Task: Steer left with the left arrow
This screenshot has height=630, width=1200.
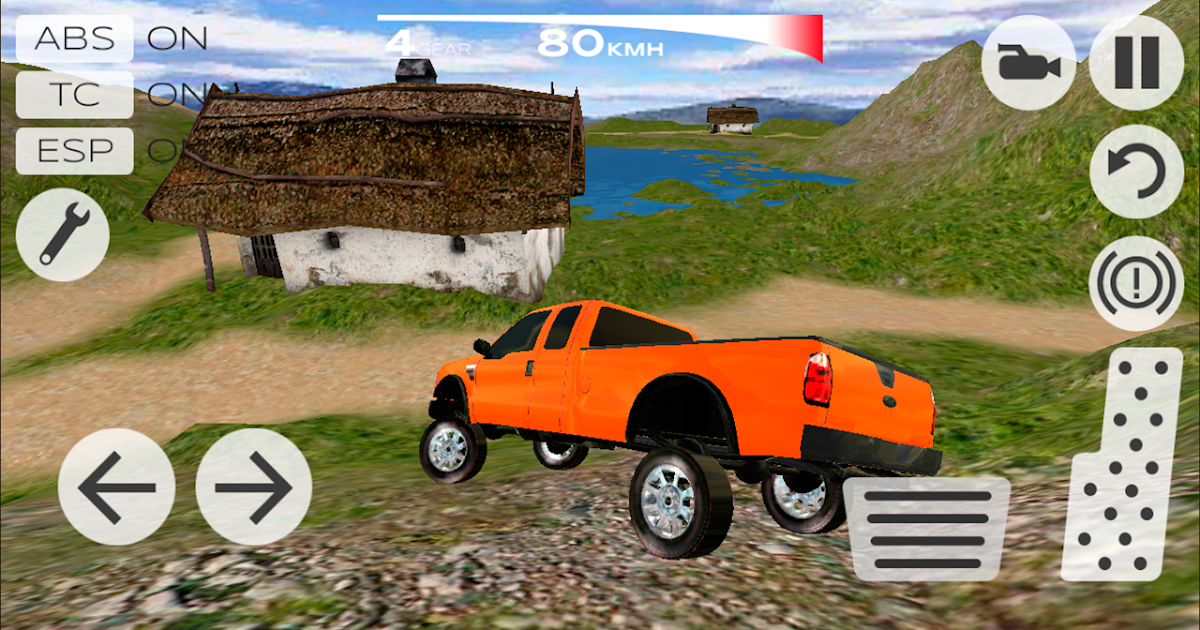Action: [116, 487]
